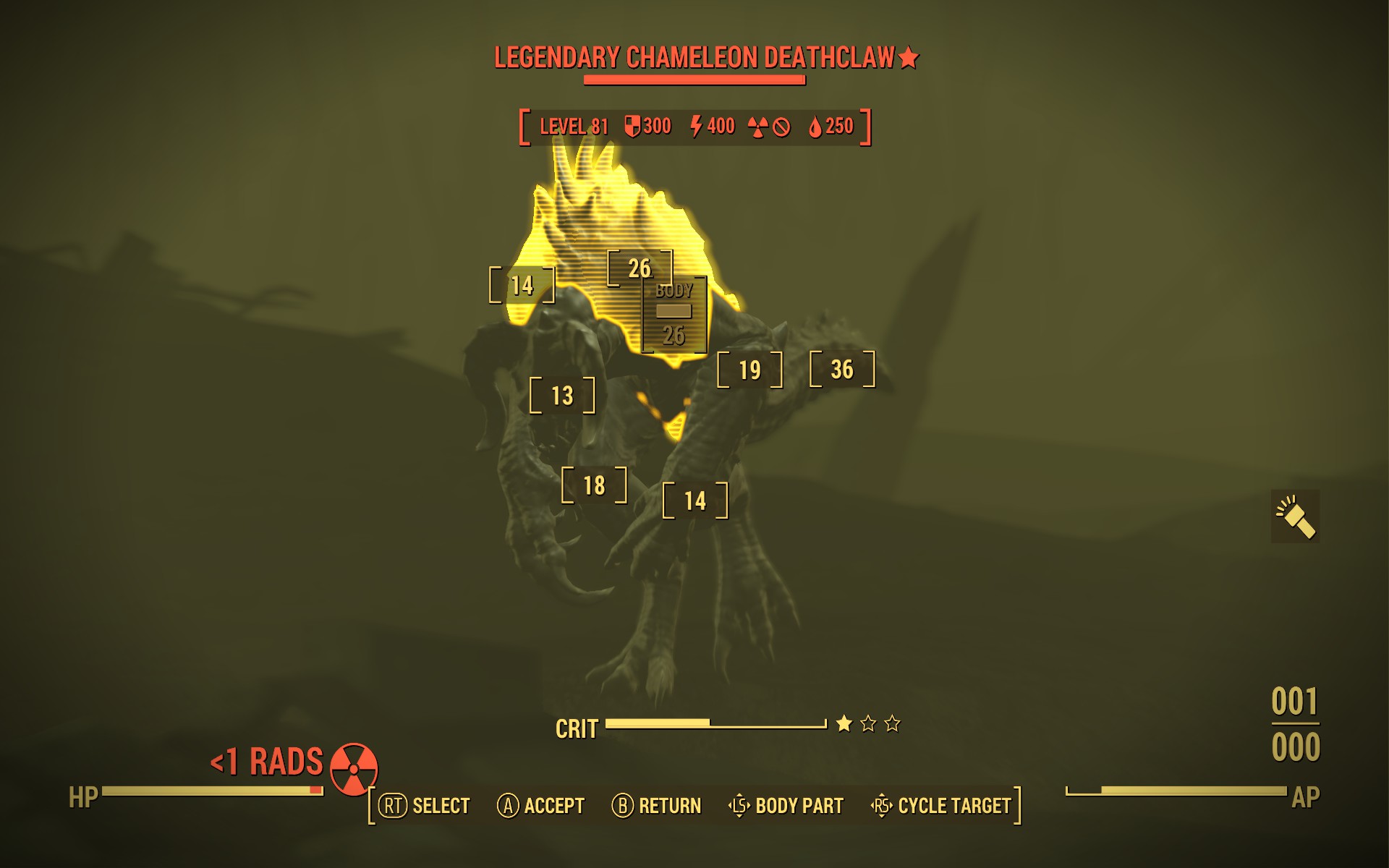
Task: Choose the 13% hit chance body part
Action: 562,396
